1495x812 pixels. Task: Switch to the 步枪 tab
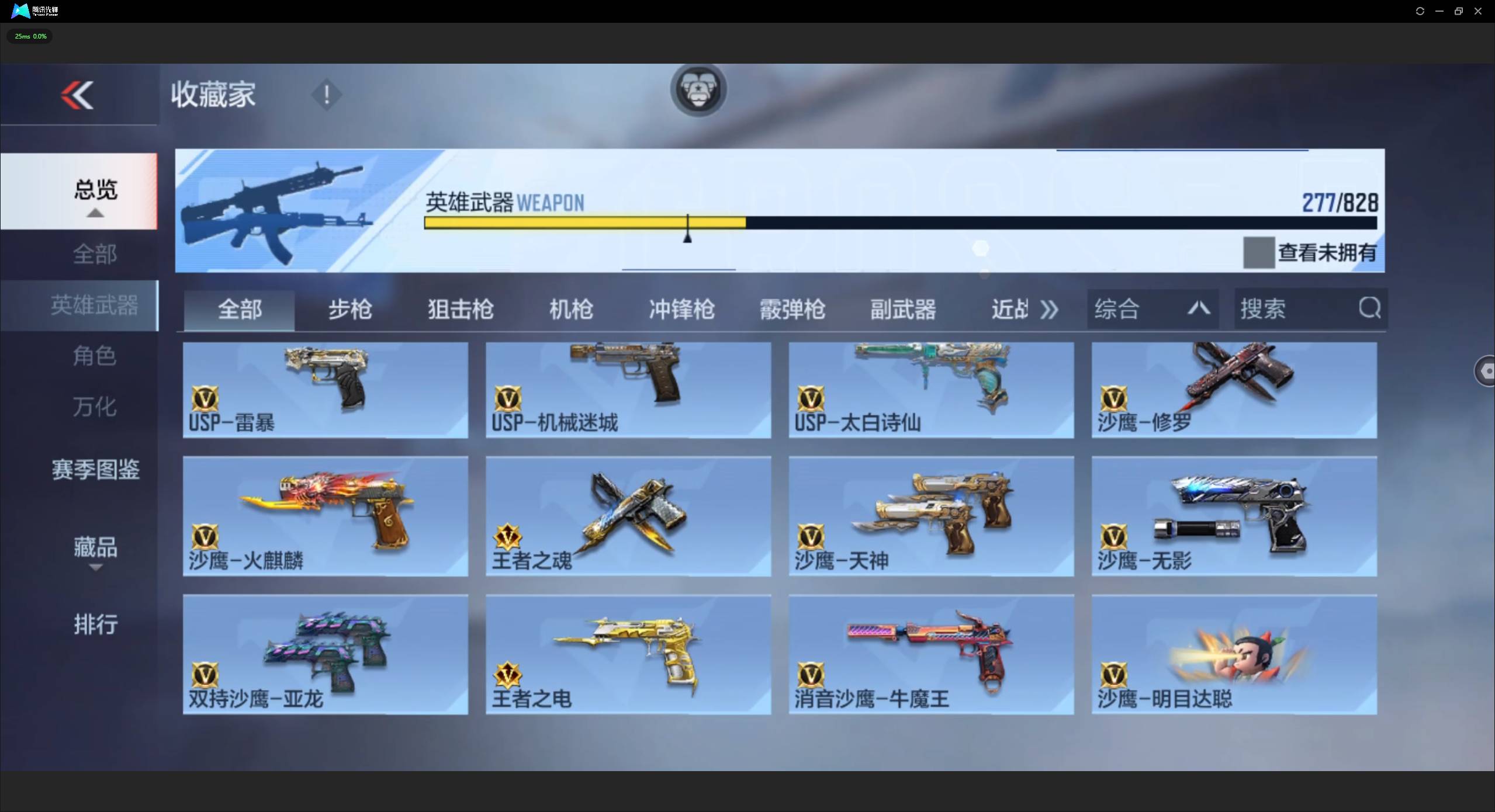(x=349, y=309)
